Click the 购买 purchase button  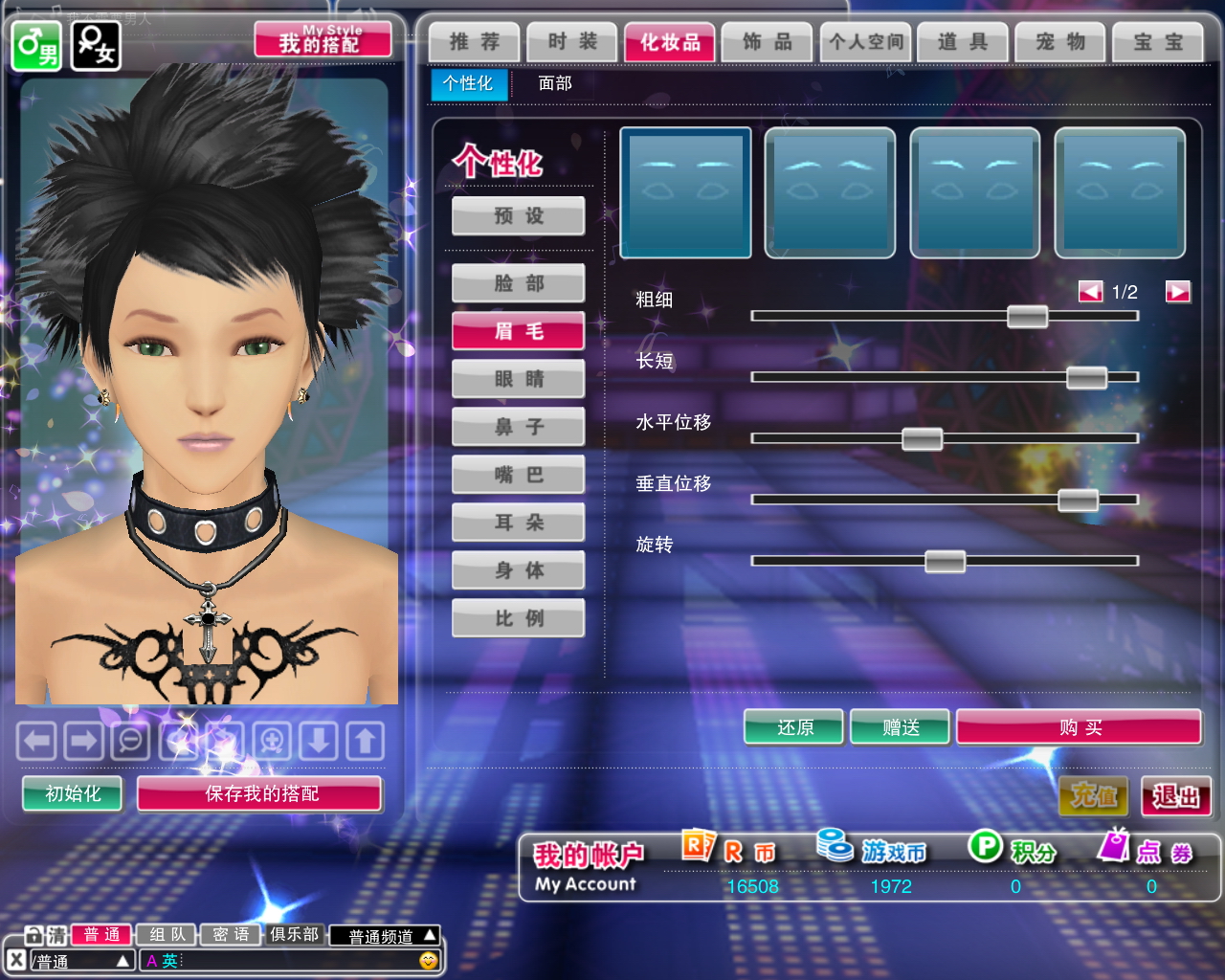(1080, 728)
